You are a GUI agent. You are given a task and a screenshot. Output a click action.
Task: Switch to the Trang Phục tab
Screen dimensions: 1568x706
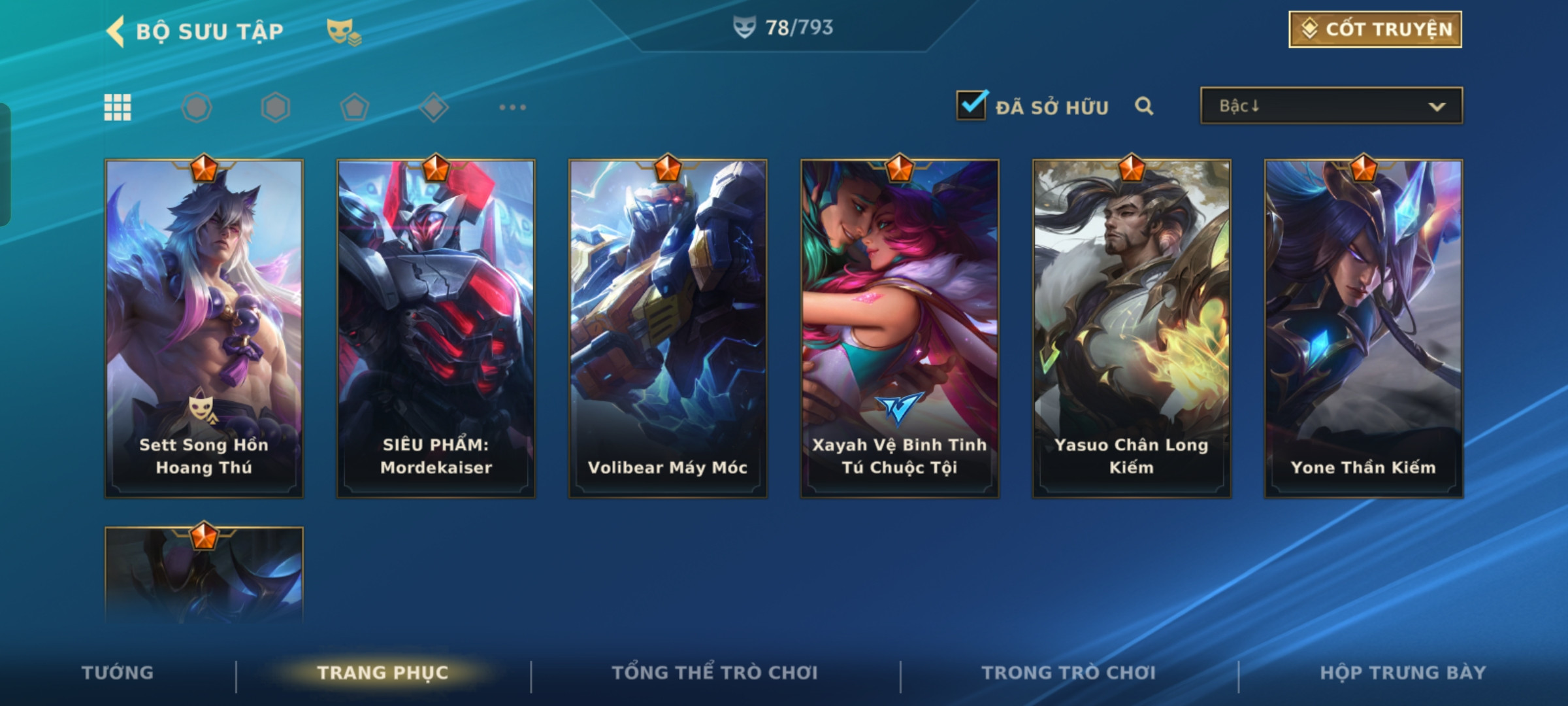tap(383, 673)
